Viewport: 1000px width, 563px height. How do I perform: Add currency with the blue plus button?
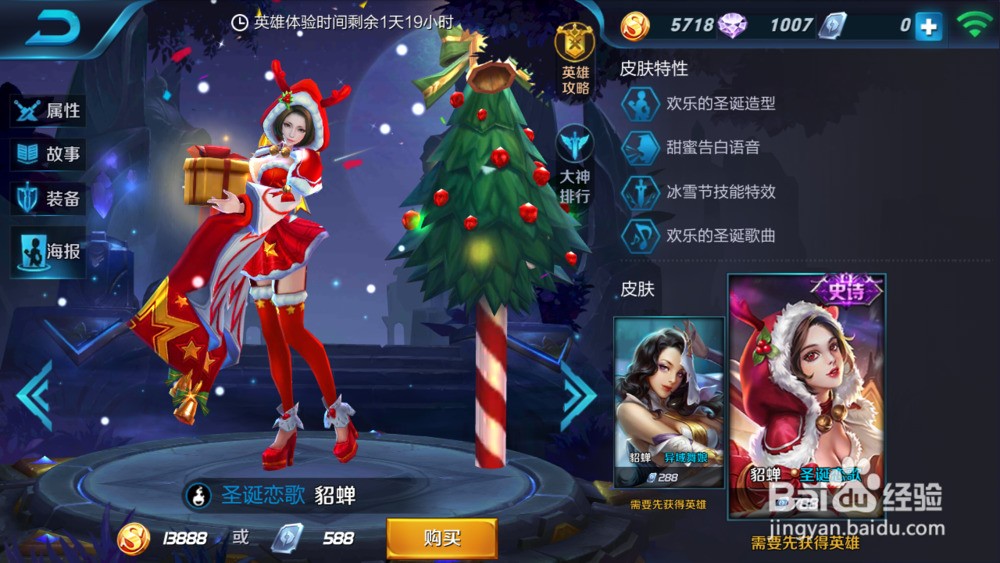click(x=929, y=27)
